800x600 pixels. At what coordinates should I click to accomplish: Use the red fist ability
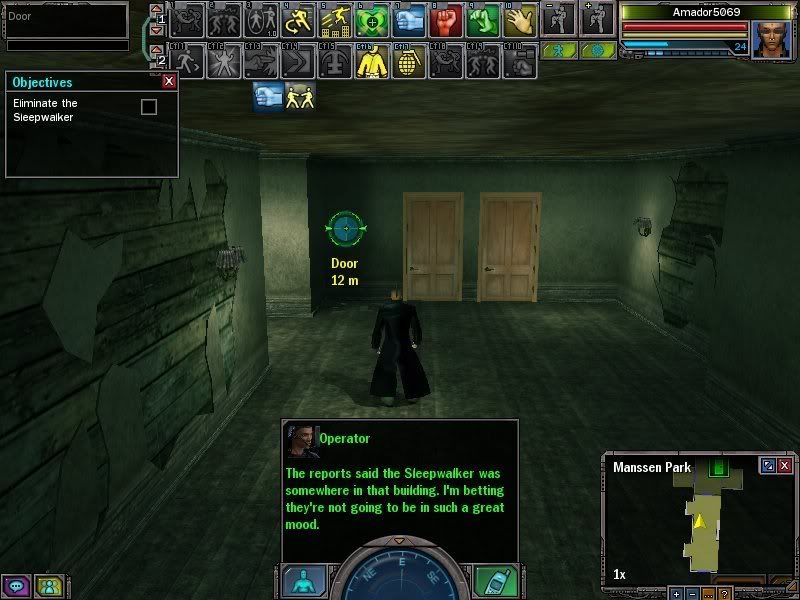tap(445, 20)
